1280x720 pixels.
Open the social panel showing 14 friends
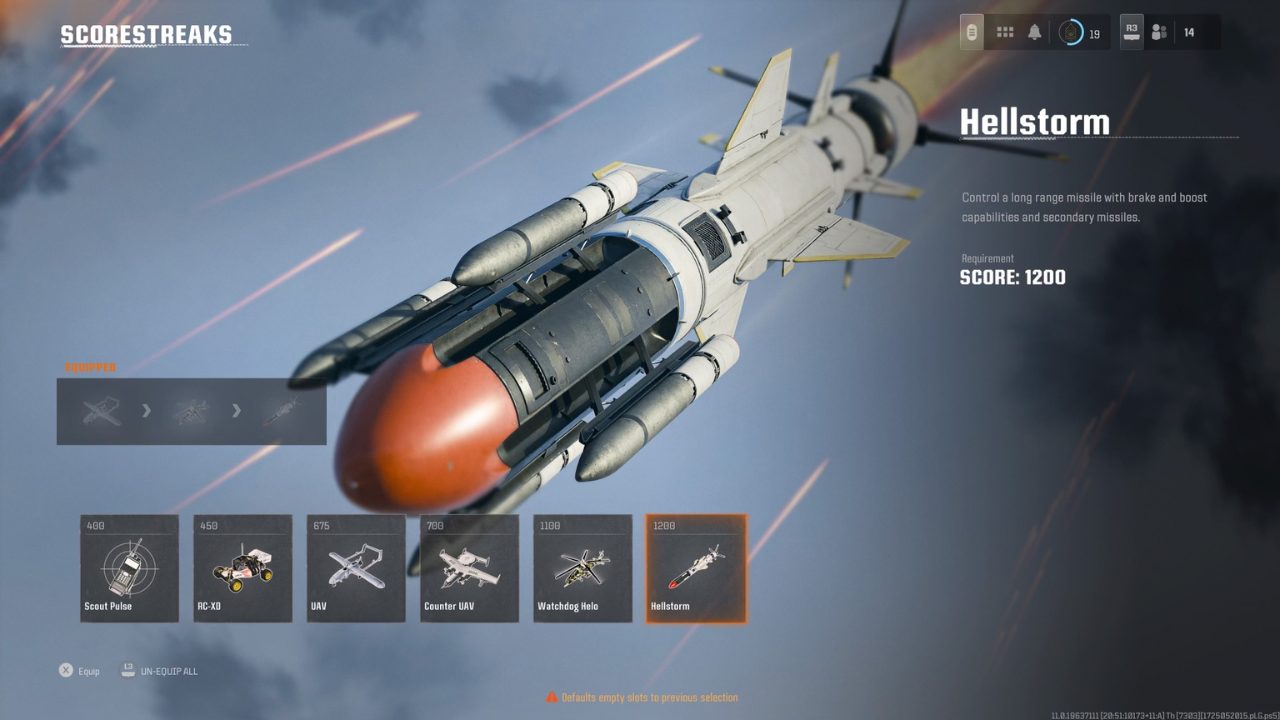point(1159,31)
